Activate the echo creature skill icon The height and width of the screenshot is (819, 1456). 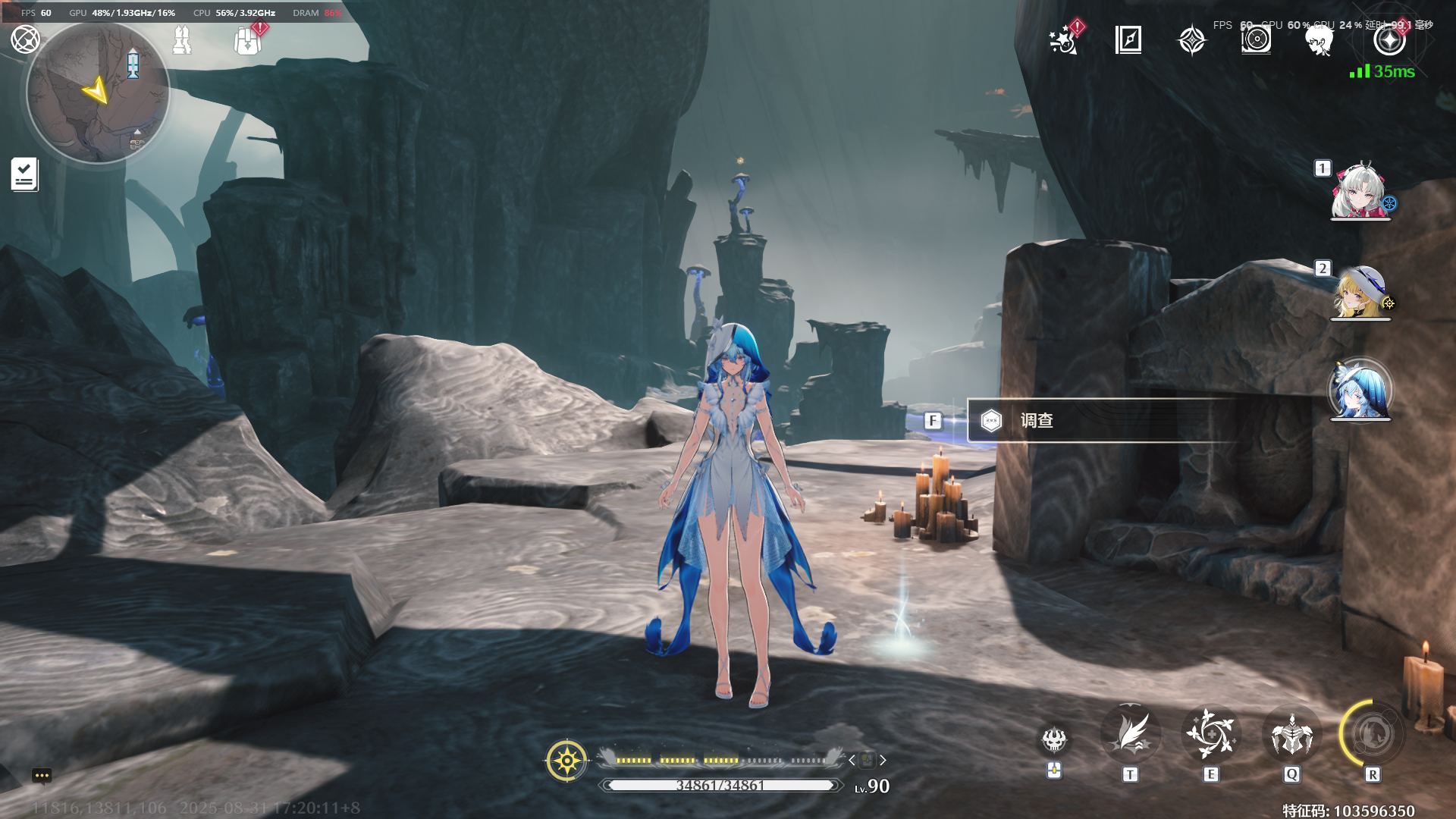click(1291, 734)
